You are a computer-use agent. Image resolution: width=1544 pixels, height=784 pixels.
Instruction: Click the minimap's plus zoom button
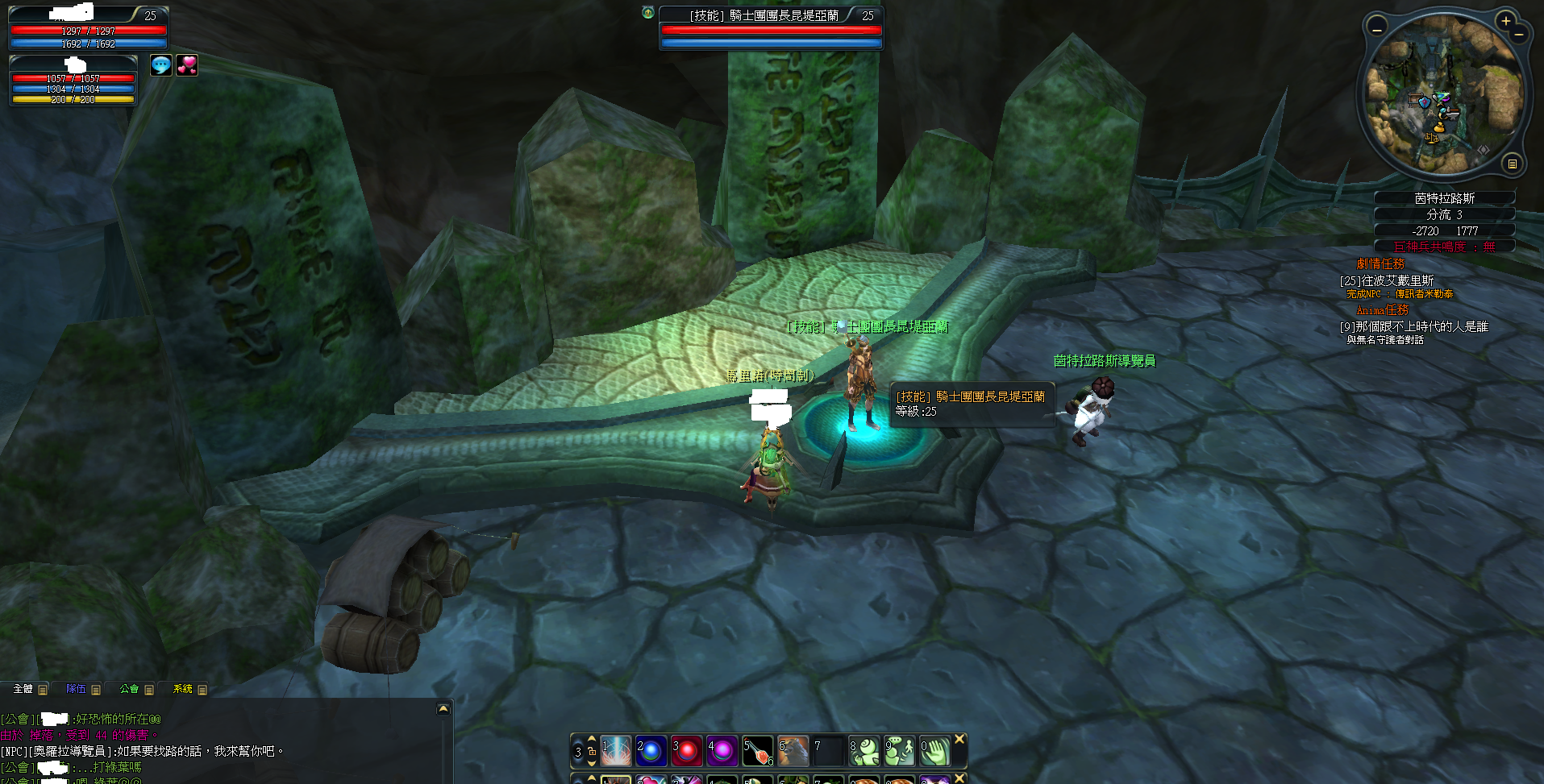(1505, 21)
